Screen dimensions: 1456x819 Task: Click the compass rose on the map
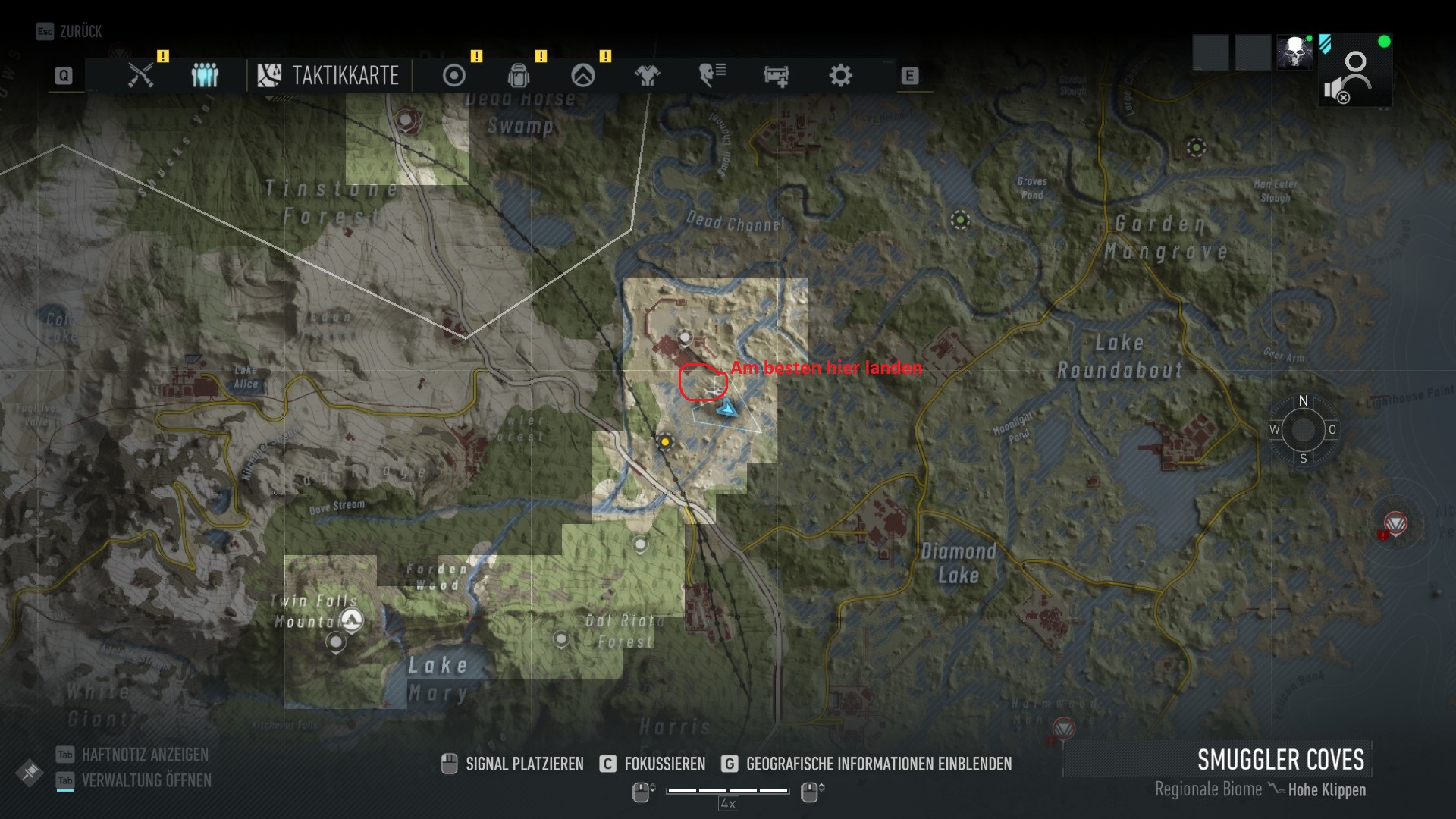click(x=1303, y=431)
